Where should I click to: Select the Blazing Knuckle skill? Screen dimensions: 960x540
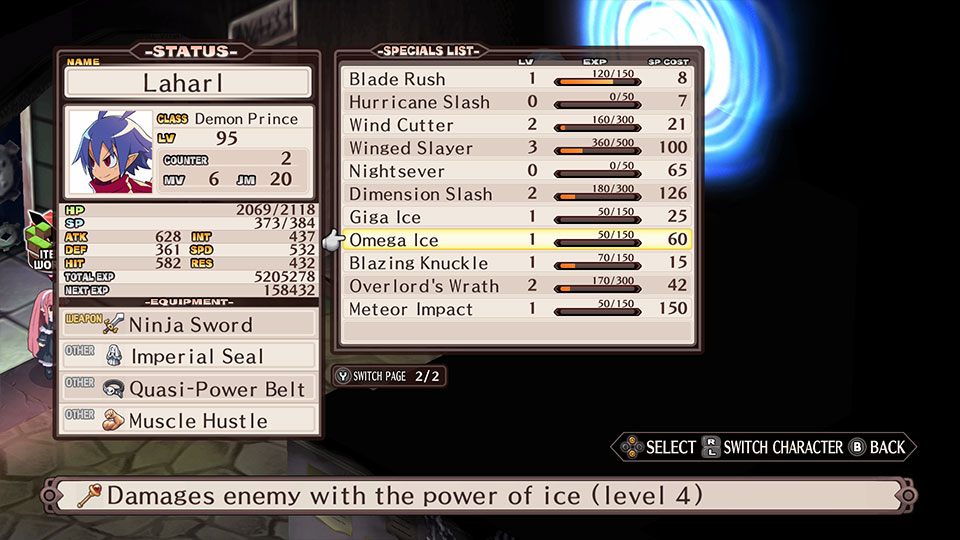pos(517,263)
